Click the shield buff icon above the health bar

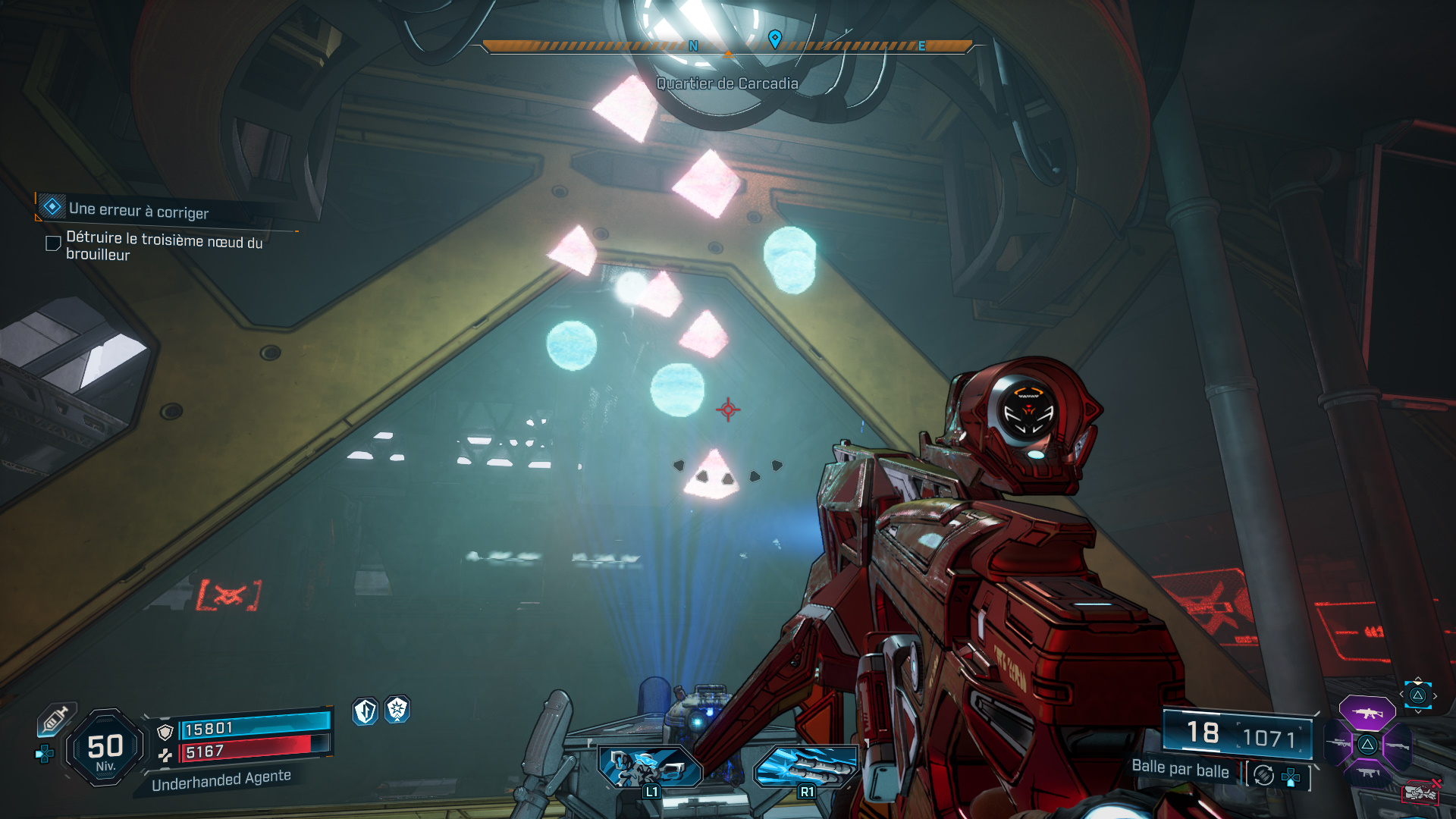coord(365,711)
